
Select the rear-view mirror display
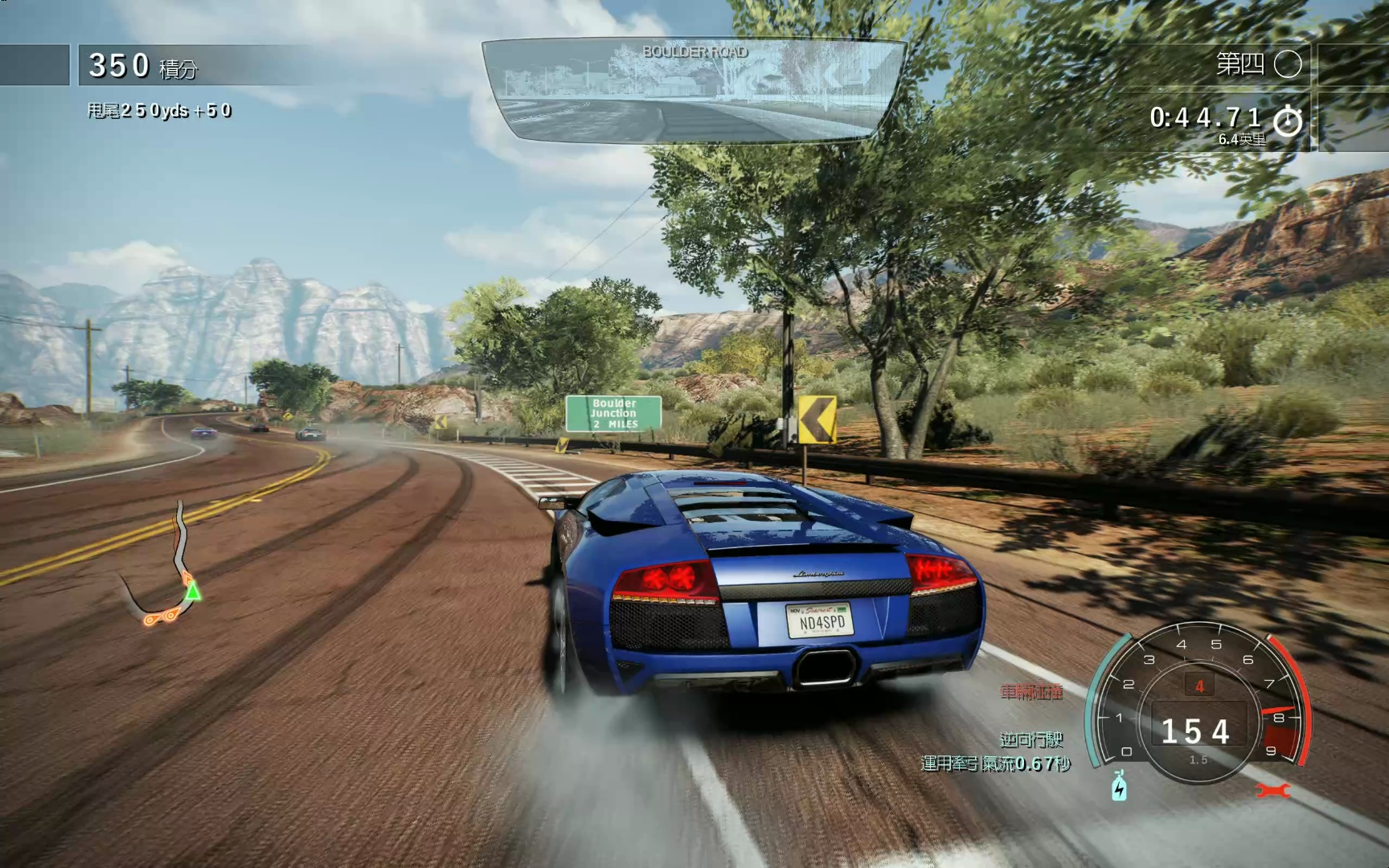693,90
